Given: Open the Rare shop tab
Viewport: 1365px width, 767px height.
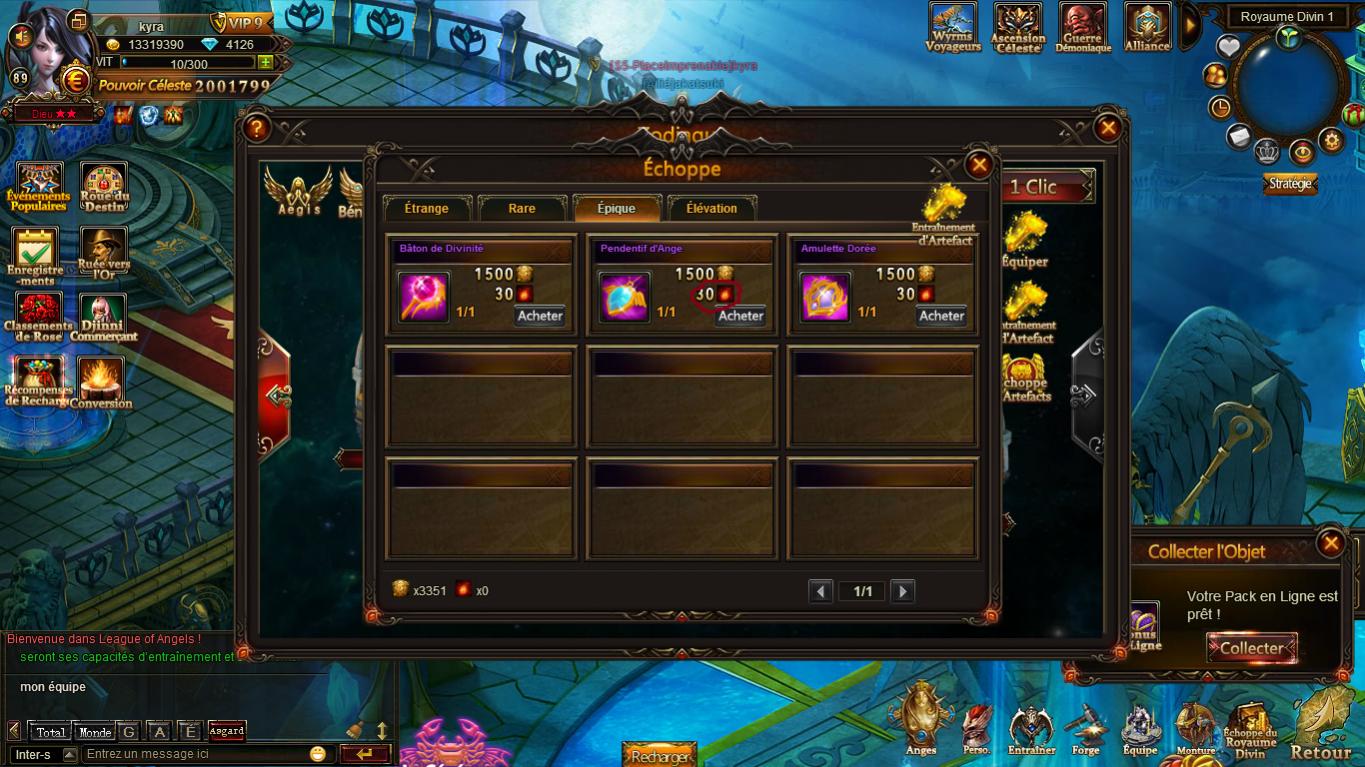Looking at the screenshot, I should [x=522, y=208].
